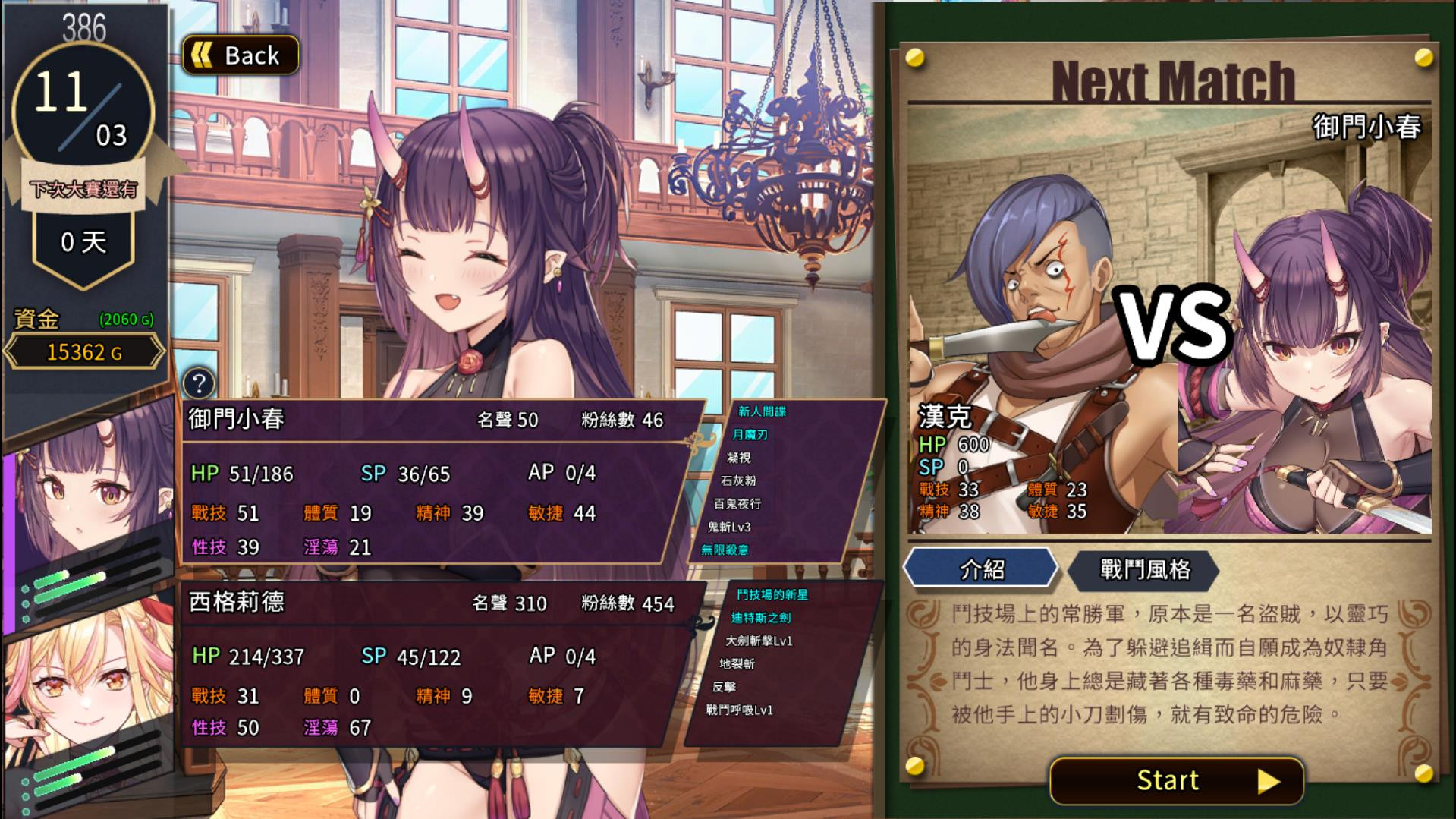Select the 石灰粉 skill entry
This screenshot has height=819, width=1456.
(738, 480)
